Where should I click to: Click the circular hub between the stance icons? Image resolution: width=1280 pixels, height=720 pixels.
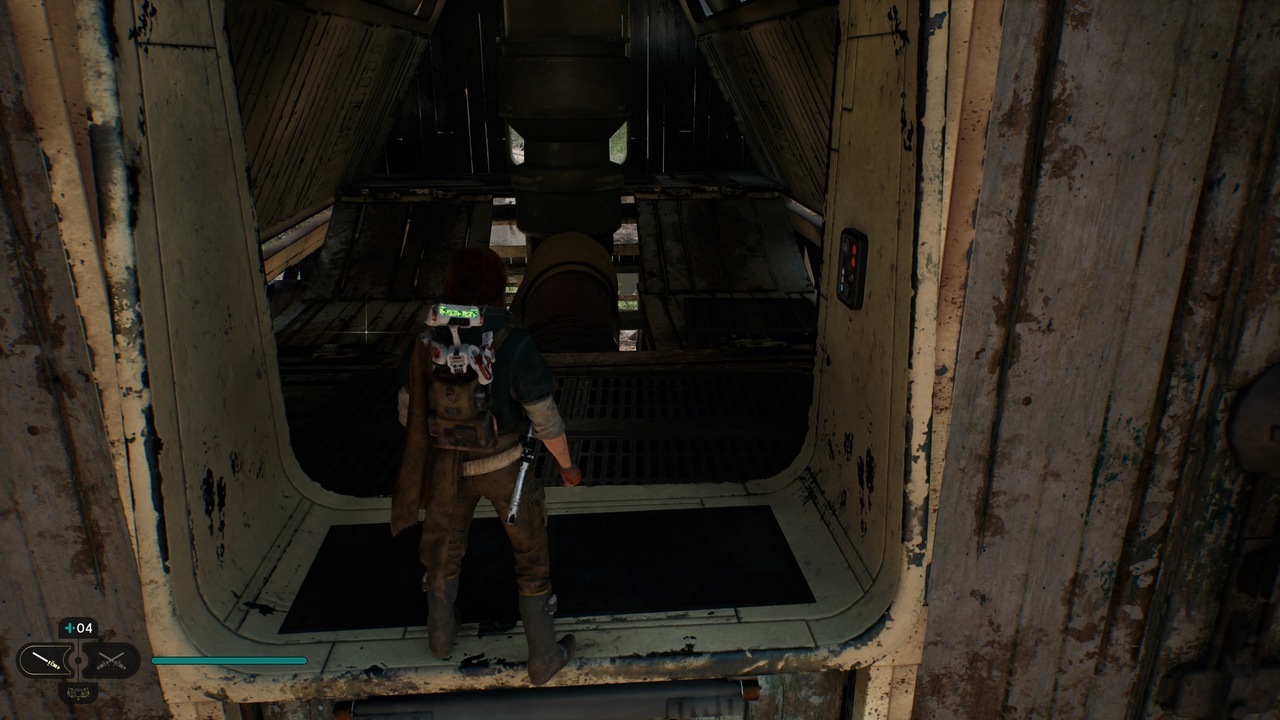[x=78, y=660]
